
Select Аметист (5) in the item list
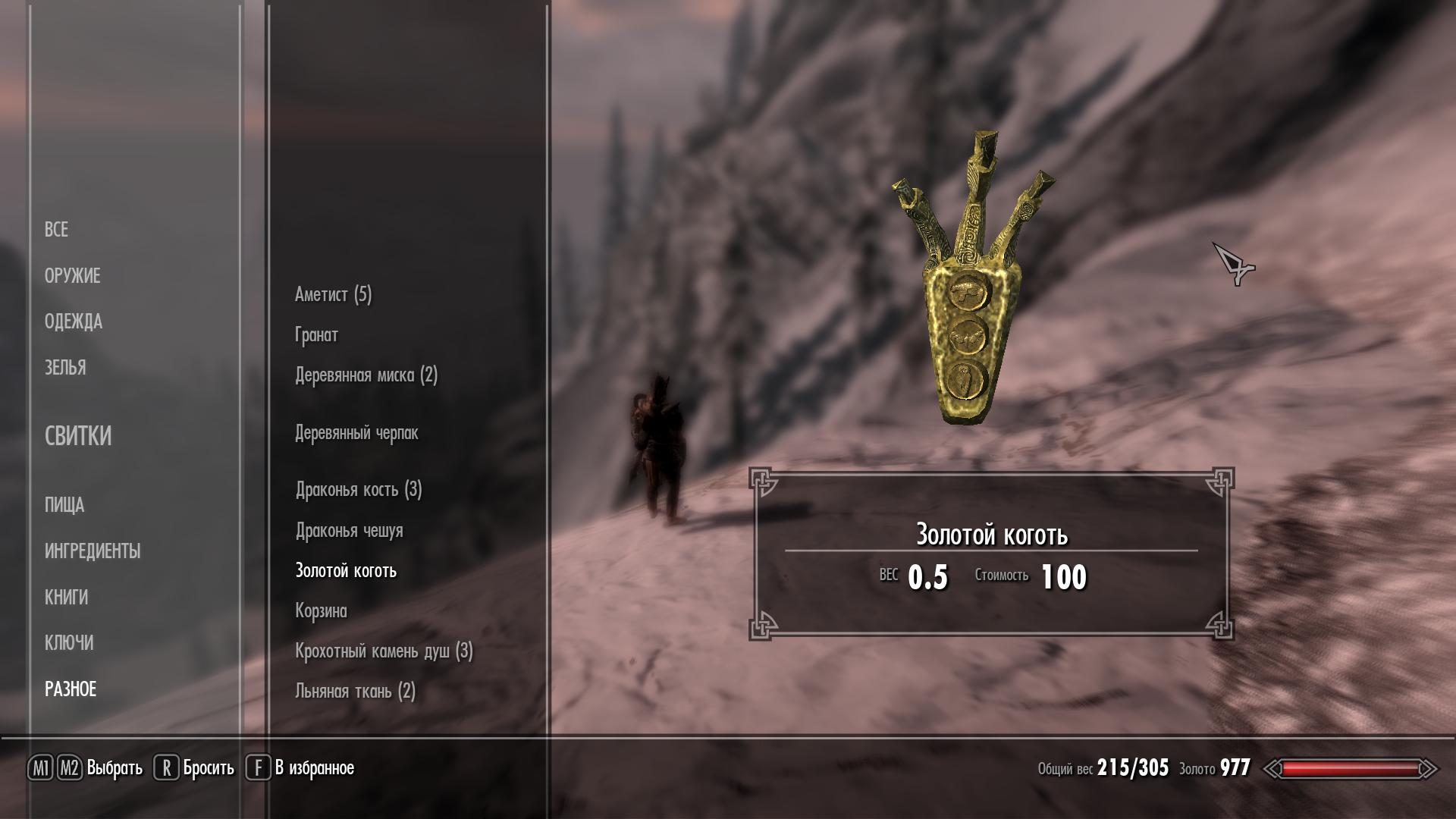coord(333,294)
